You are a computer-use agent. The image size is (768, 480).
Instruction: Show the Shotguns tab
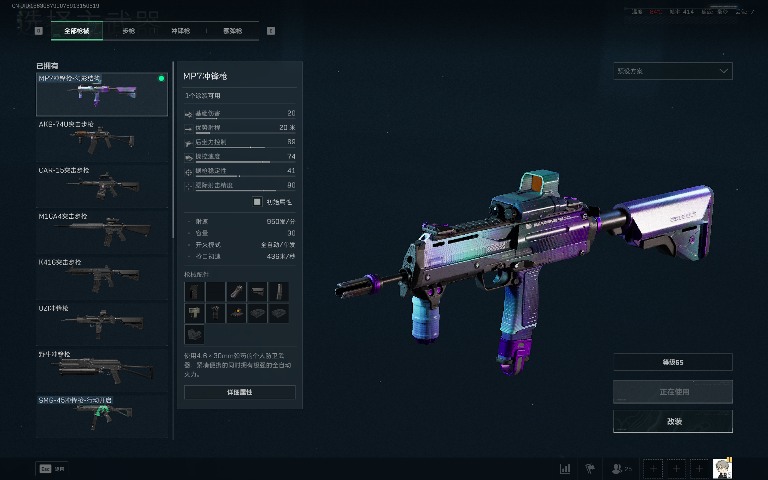pos(232,31)
